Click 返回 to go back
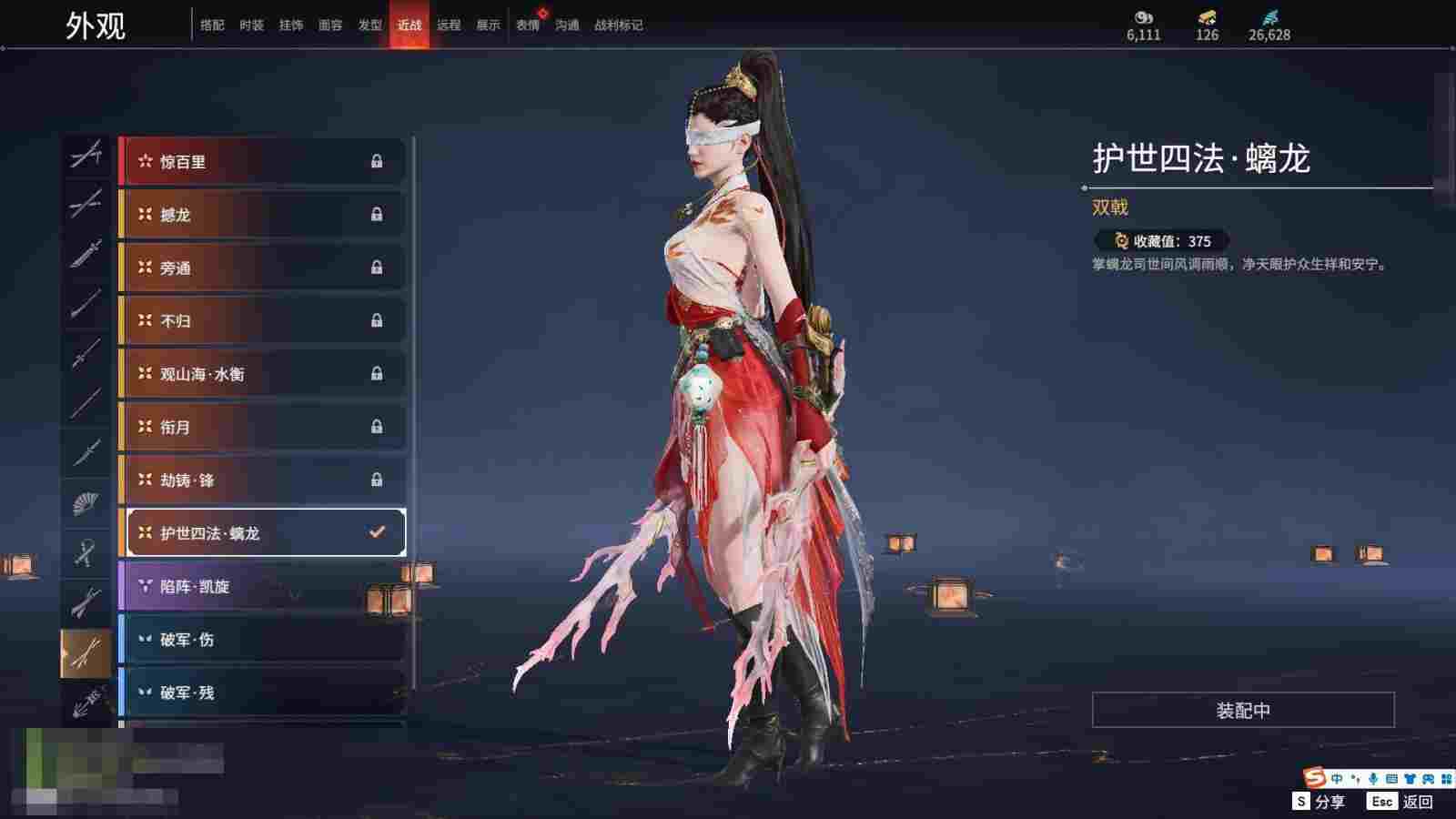The image size is (1456, 819). pyautogui.click(x=1402, y=802)
